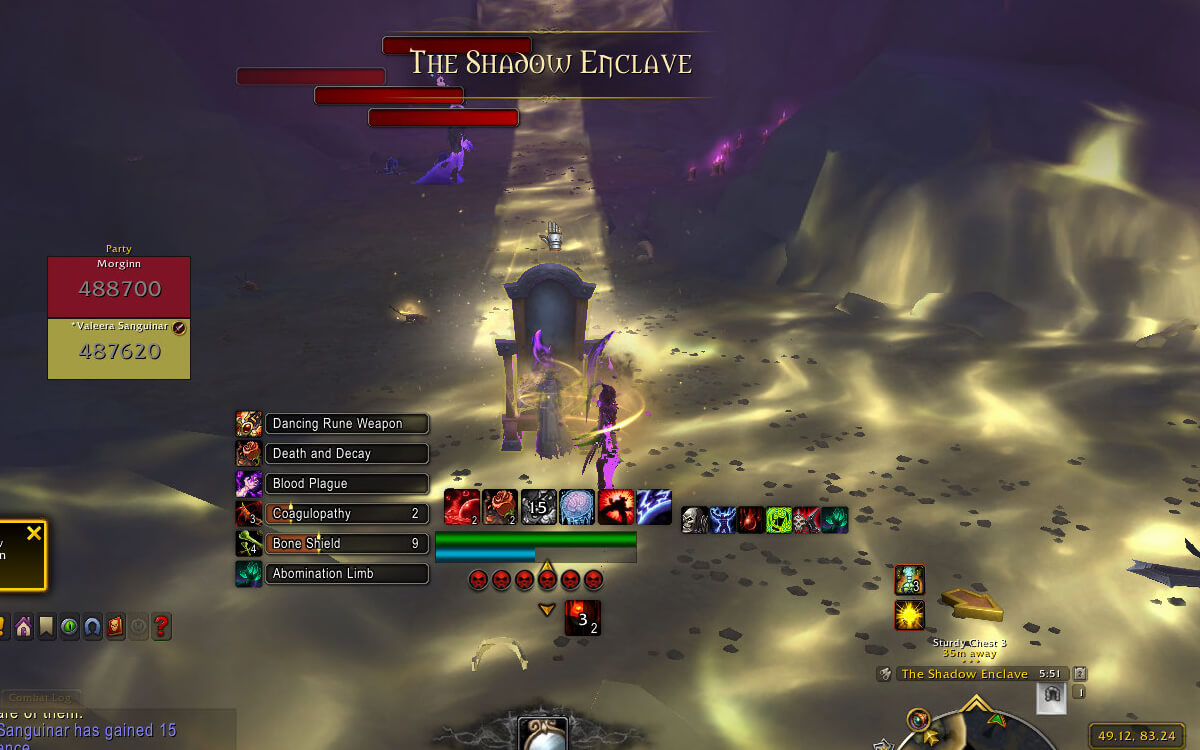Viewport: 1200px width, 750px height.
Task: Click The Shadow Enclave zone label
Action: (964, 674)
